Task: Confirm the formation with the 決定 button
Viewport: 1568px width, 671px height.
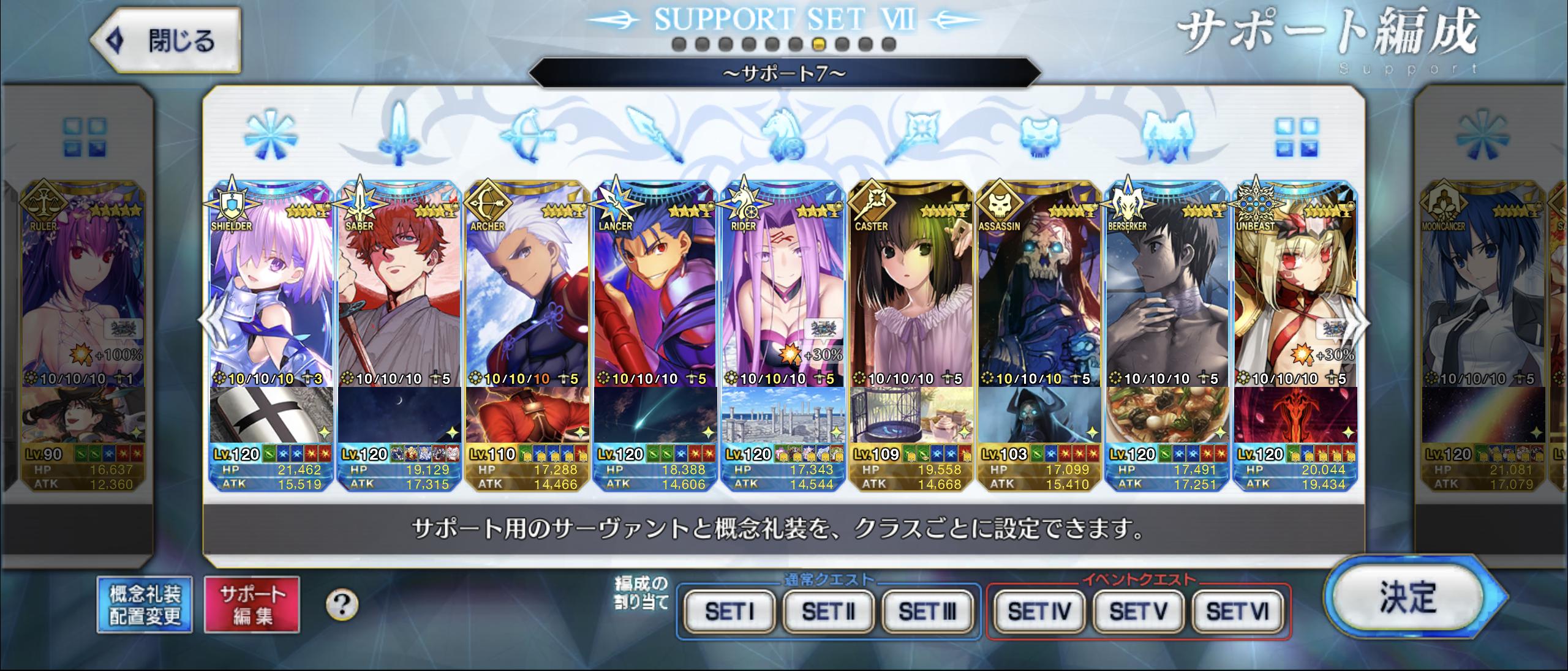Action: (1408, 597)
